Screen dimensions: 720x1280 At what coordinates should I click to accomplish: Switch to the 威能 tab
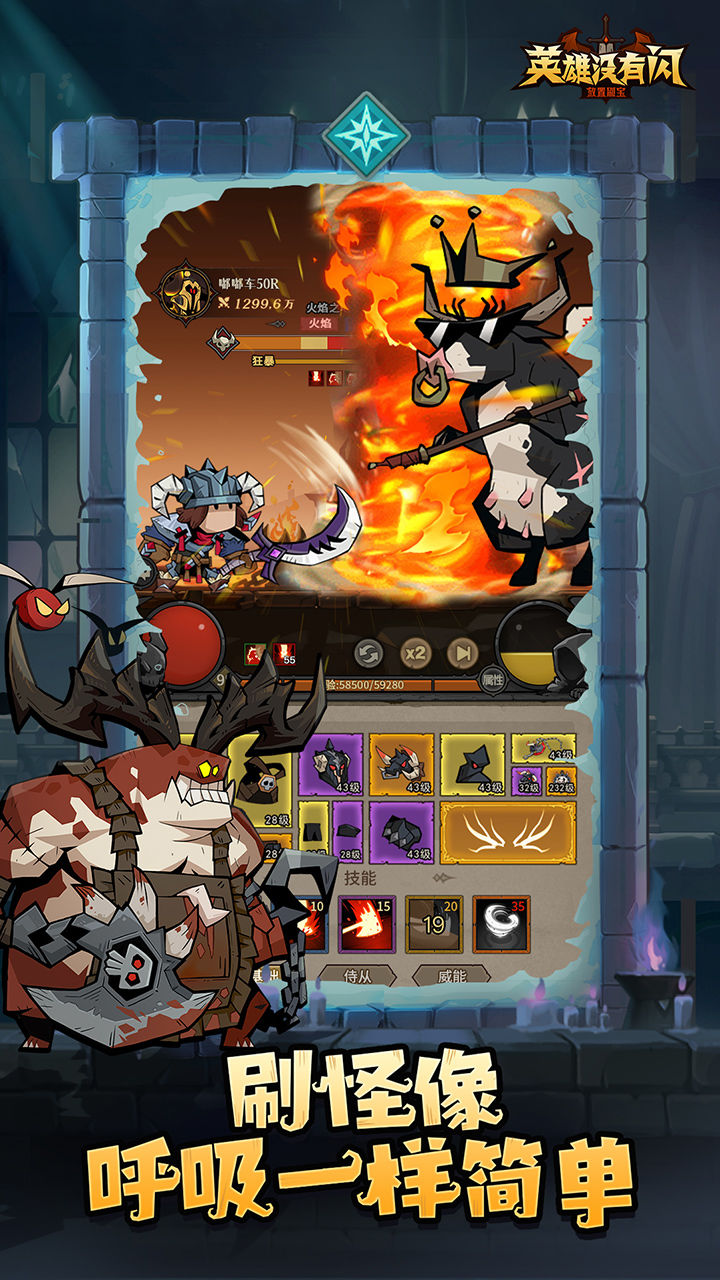437,976
